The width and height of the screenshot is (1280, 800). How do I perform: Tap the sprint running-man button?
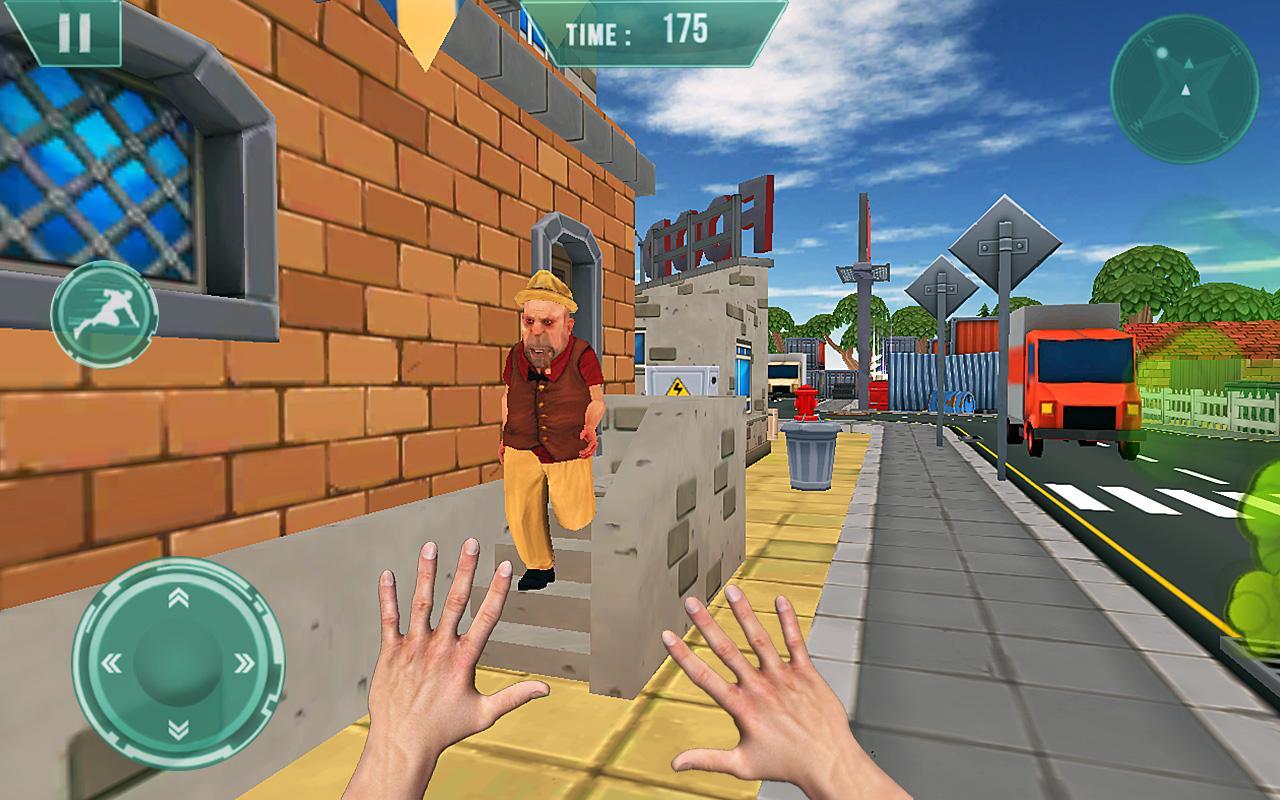(104, 314)
